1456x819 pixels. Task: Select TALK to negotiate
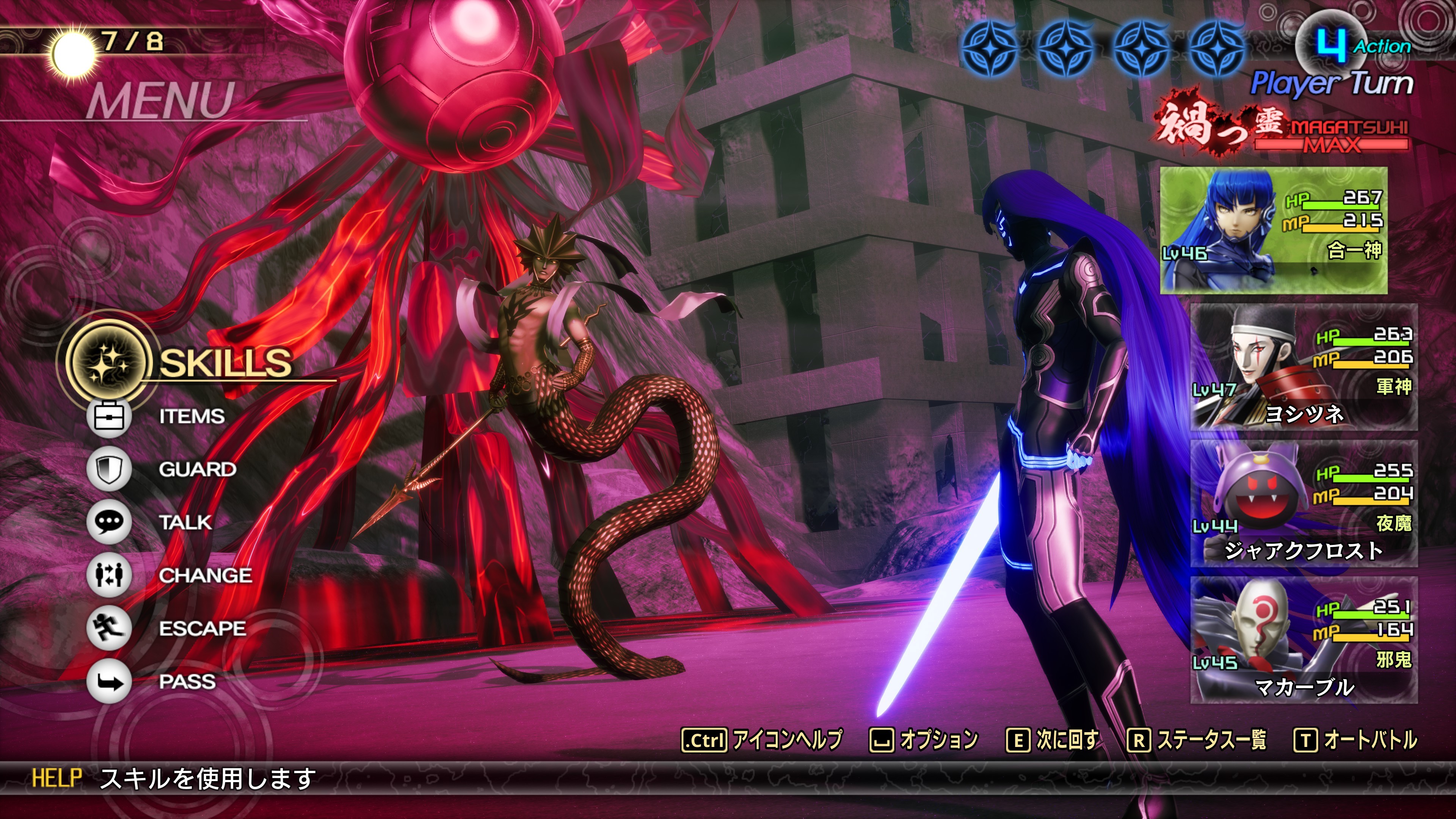[185, 522]
